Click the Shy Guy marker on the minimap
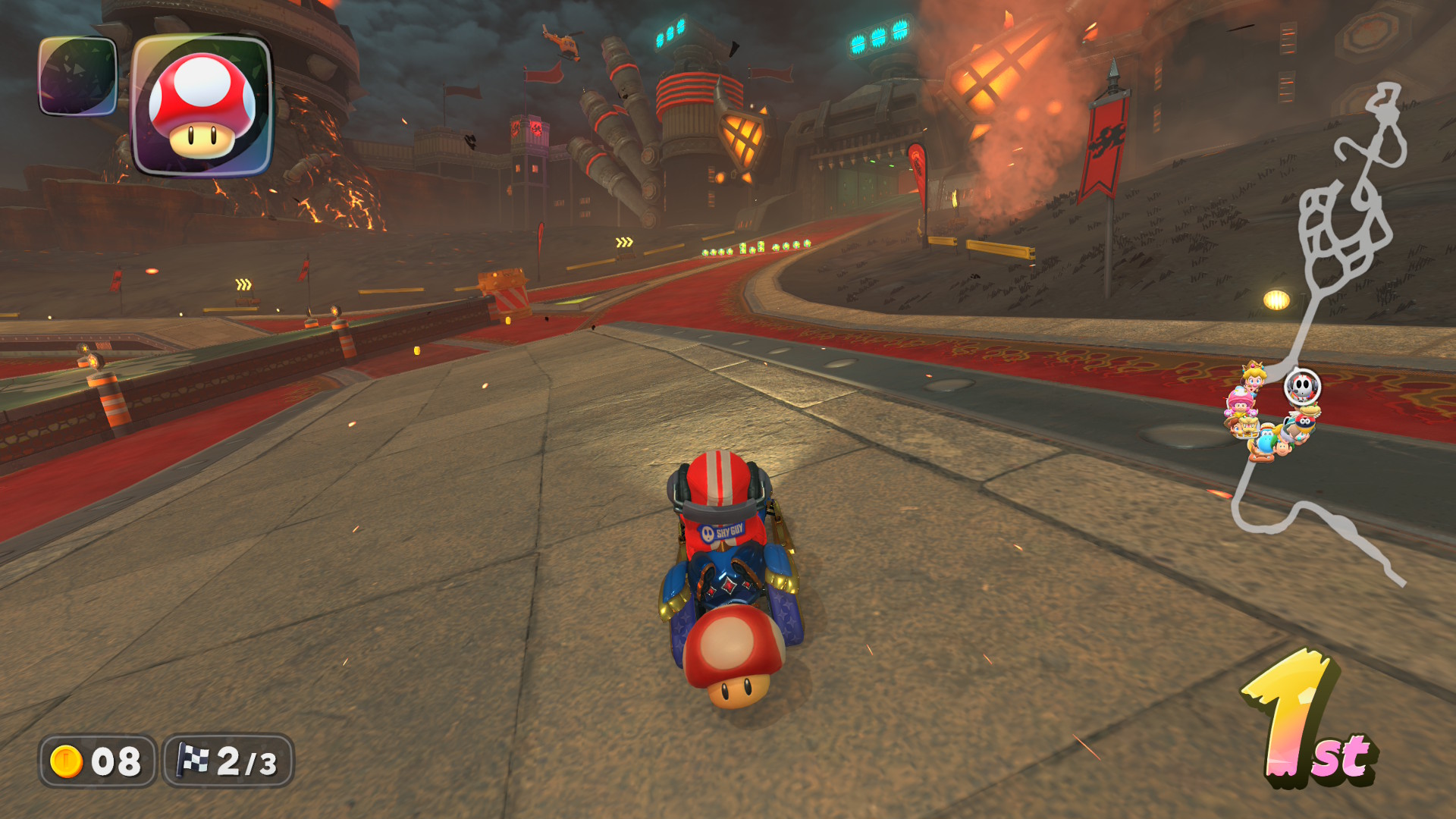 pos(1302,388)
